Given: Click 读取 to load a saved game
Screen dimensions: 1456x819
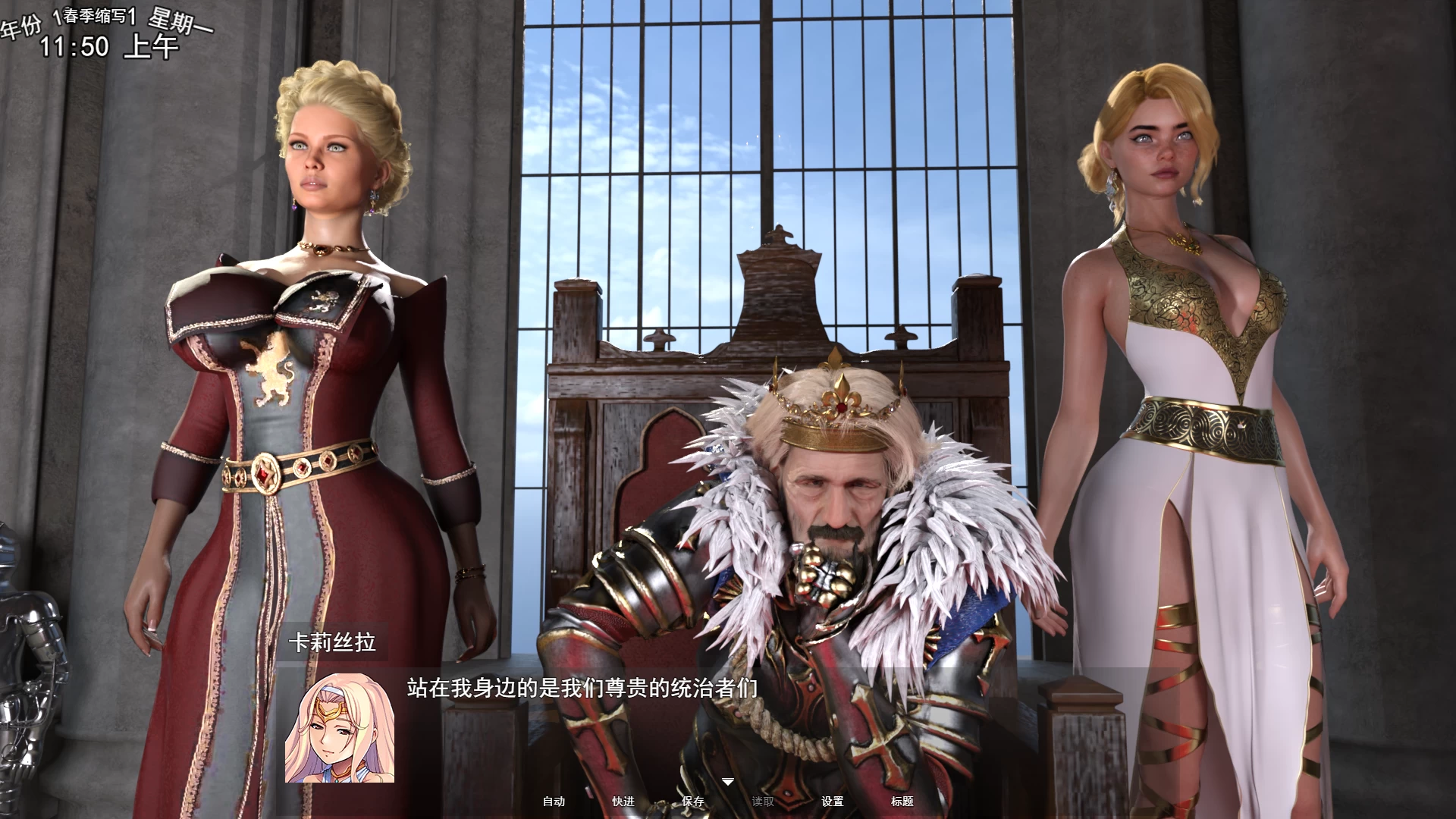Looking at the screenshot, I should coord(764,800).
